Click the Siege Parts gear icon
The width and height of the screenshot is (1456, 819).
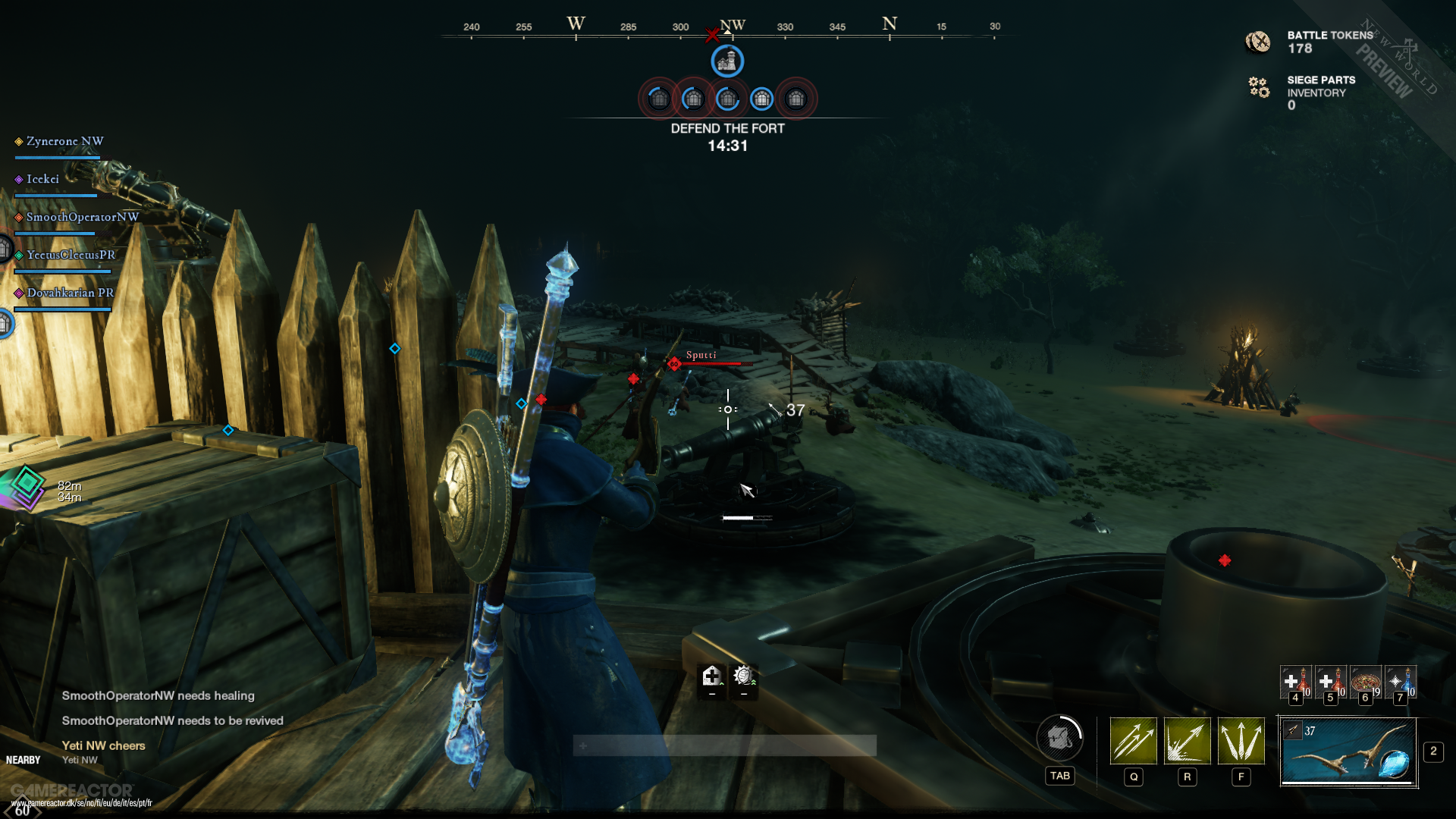[1259, 87]
